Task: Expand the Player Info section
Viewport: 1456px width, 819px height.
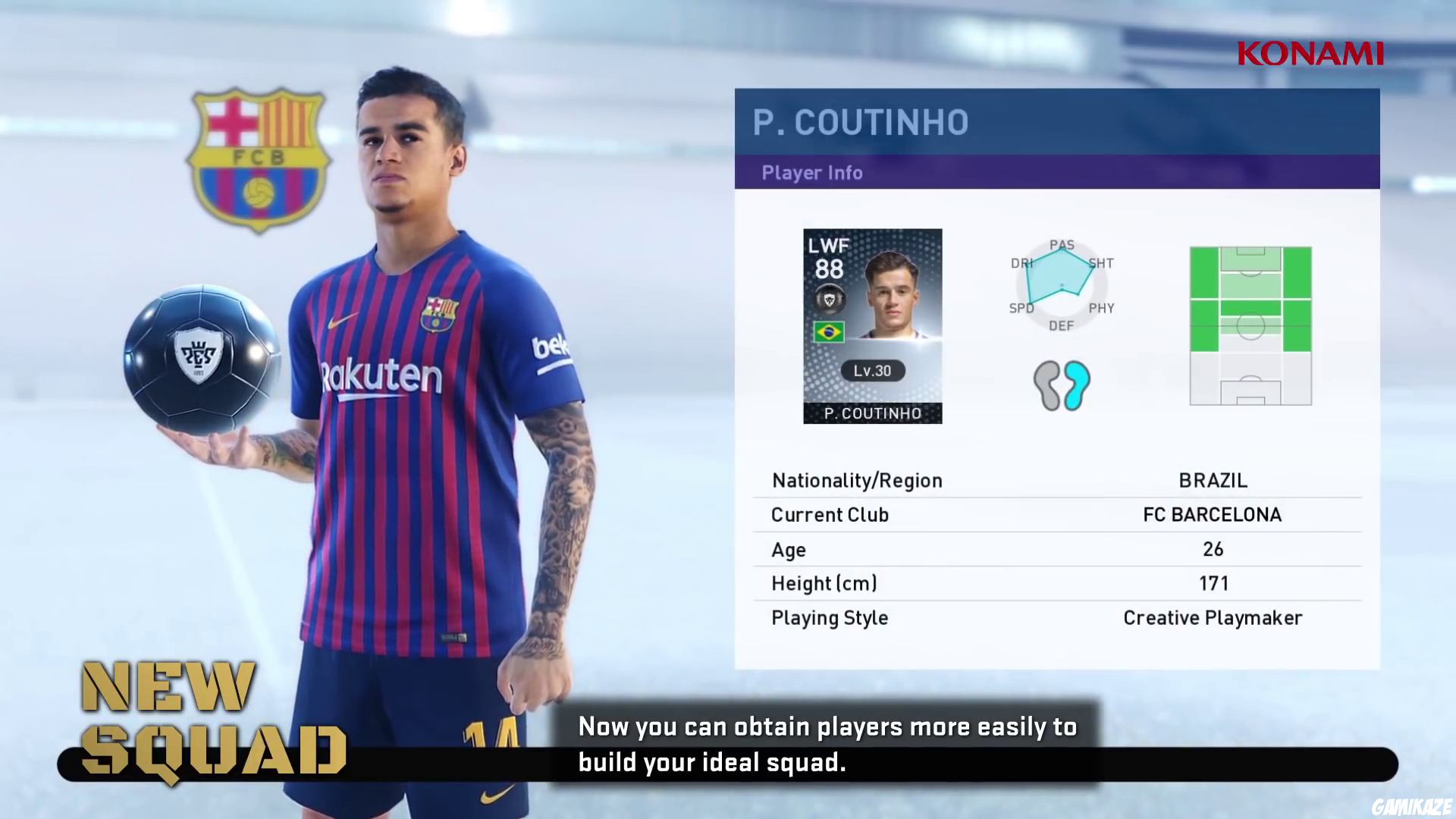Action: [x=811, y=173]
